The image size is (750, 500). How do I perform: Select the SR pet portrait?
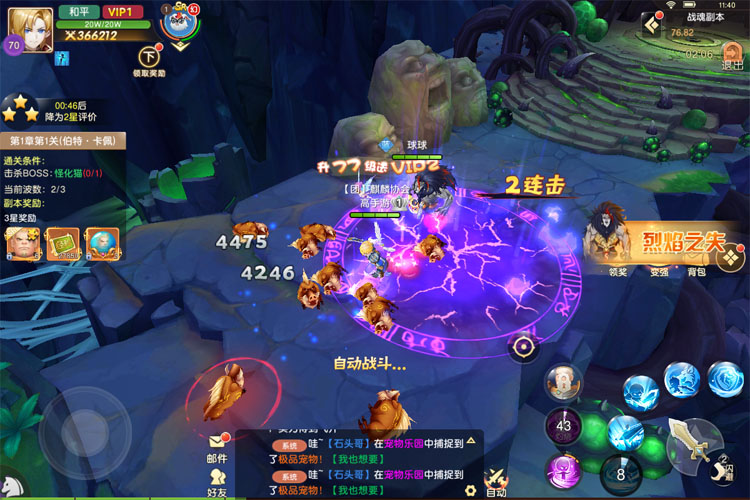point(179,26)
